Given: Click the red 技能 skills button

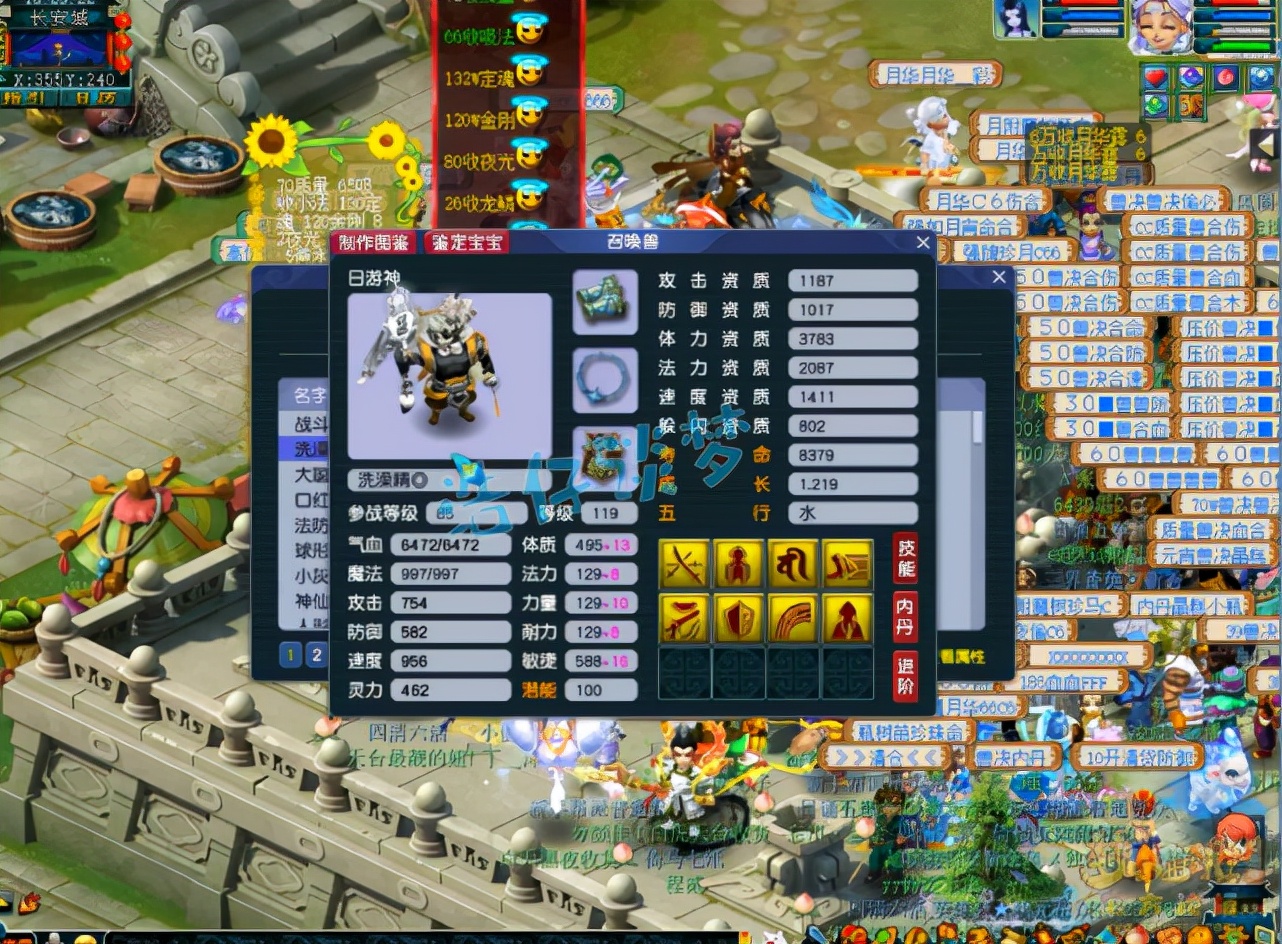Looking at the screenshot, I should coord(905,558).
